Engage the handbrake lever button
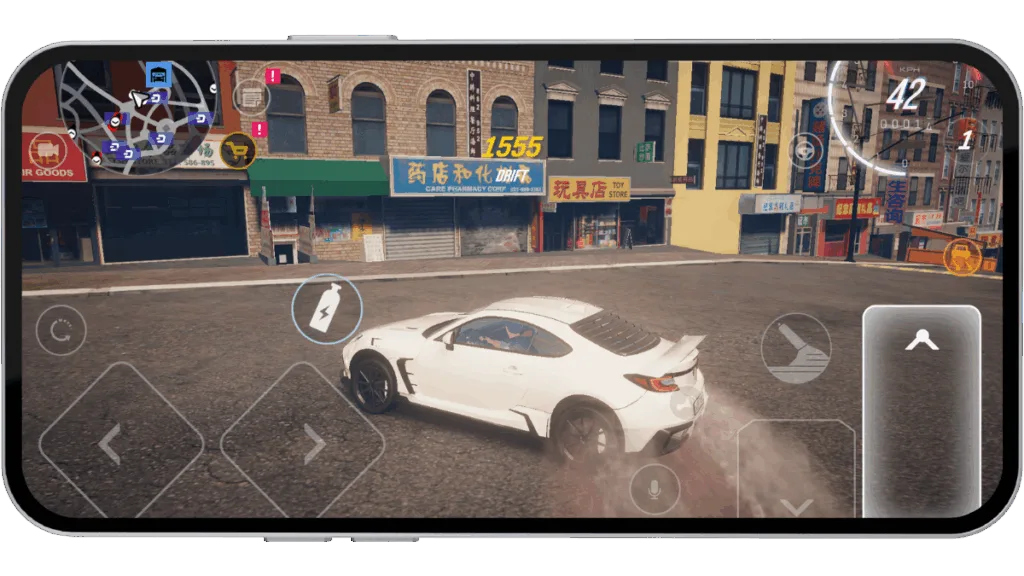The width and height of the screenshot is (1024, 576). tap(796, 349)
